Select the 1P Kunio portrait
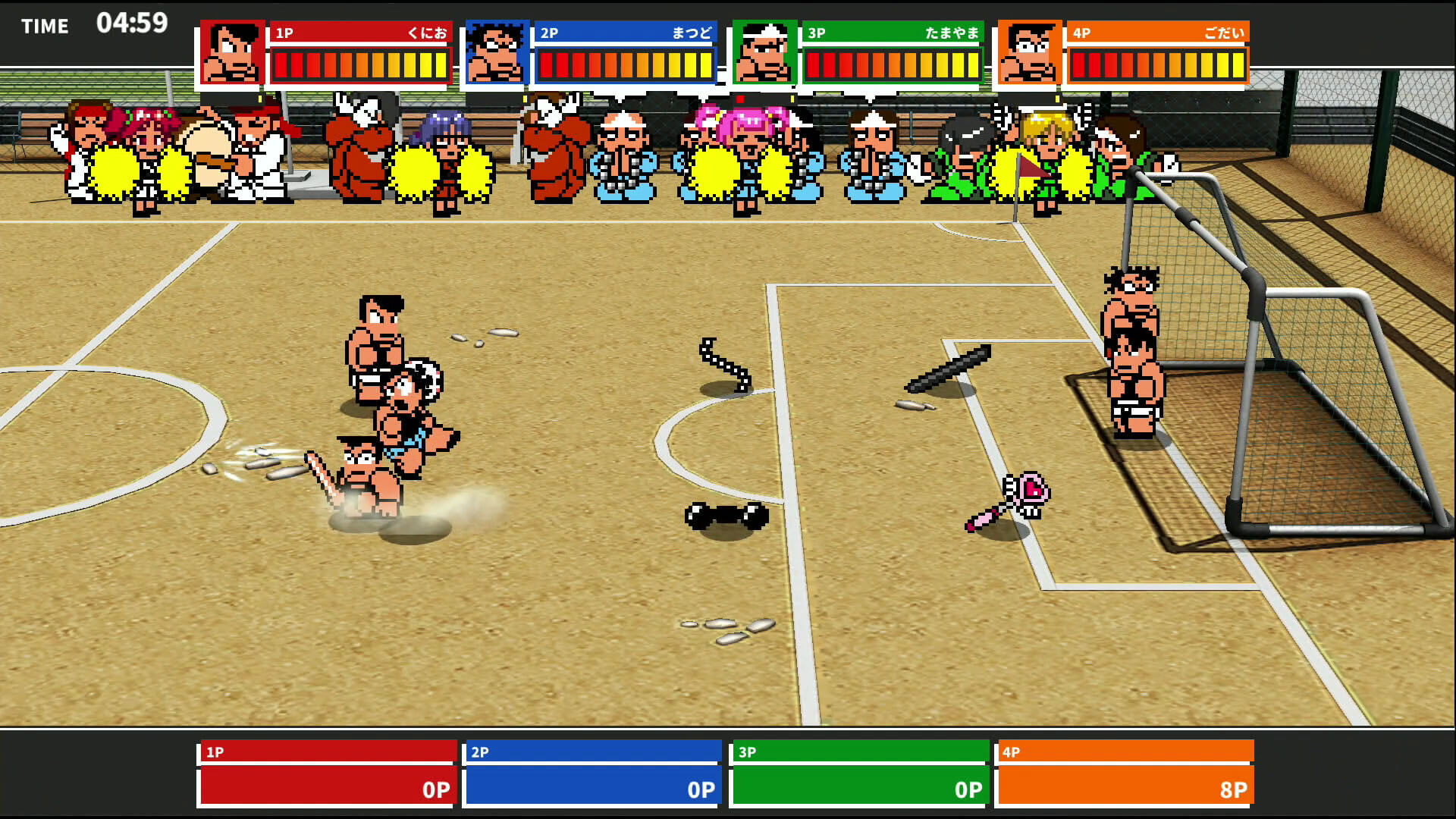The image size is (1456, 819). click(233, 52)
